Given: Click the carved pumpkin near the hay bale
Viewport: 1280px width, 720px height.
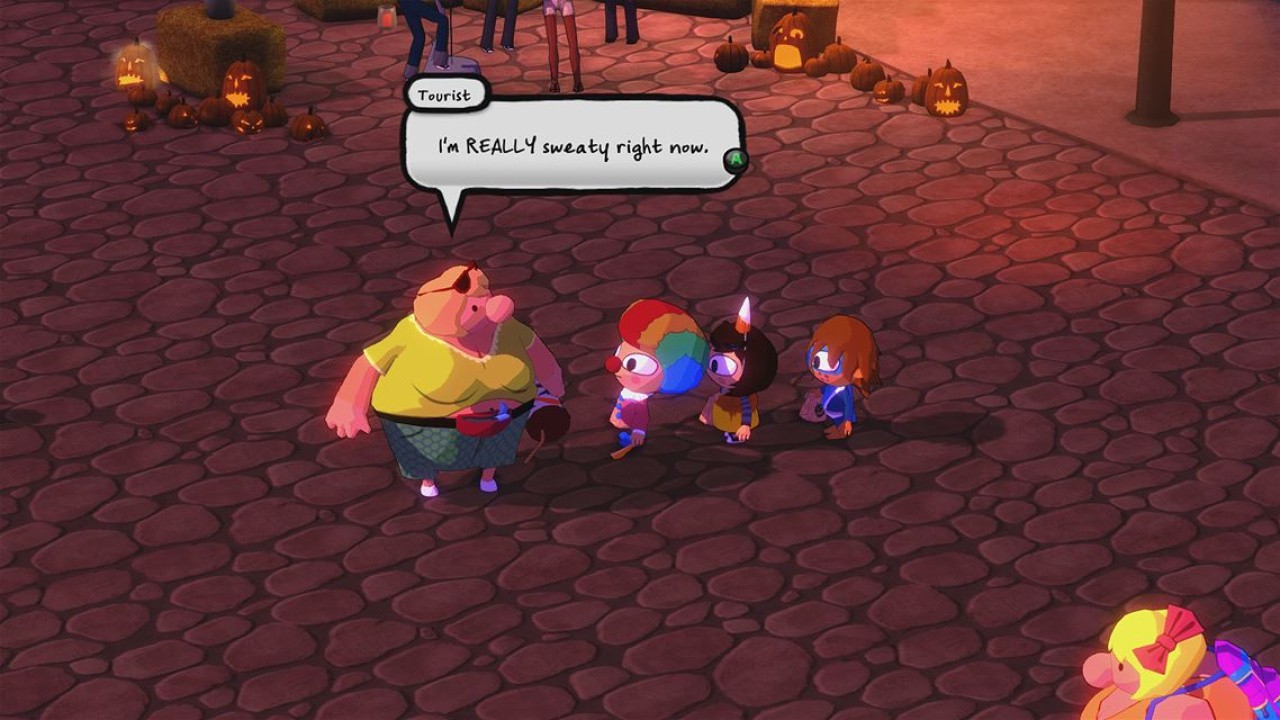Looking at the screenshot, I should point(240,85).
